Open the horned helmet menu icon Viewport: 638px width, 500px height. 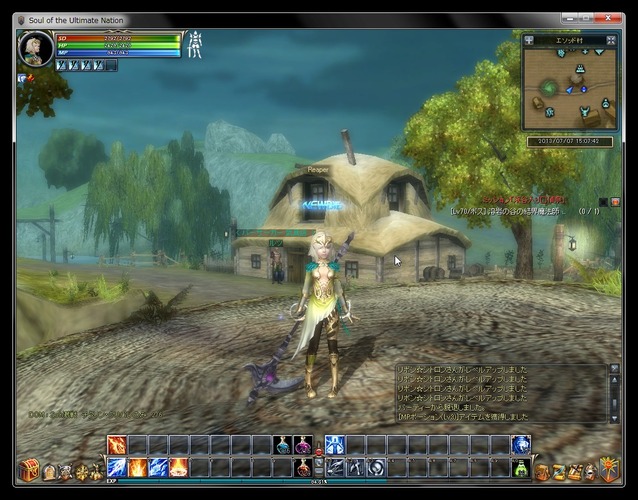click(x=66, y=471)
